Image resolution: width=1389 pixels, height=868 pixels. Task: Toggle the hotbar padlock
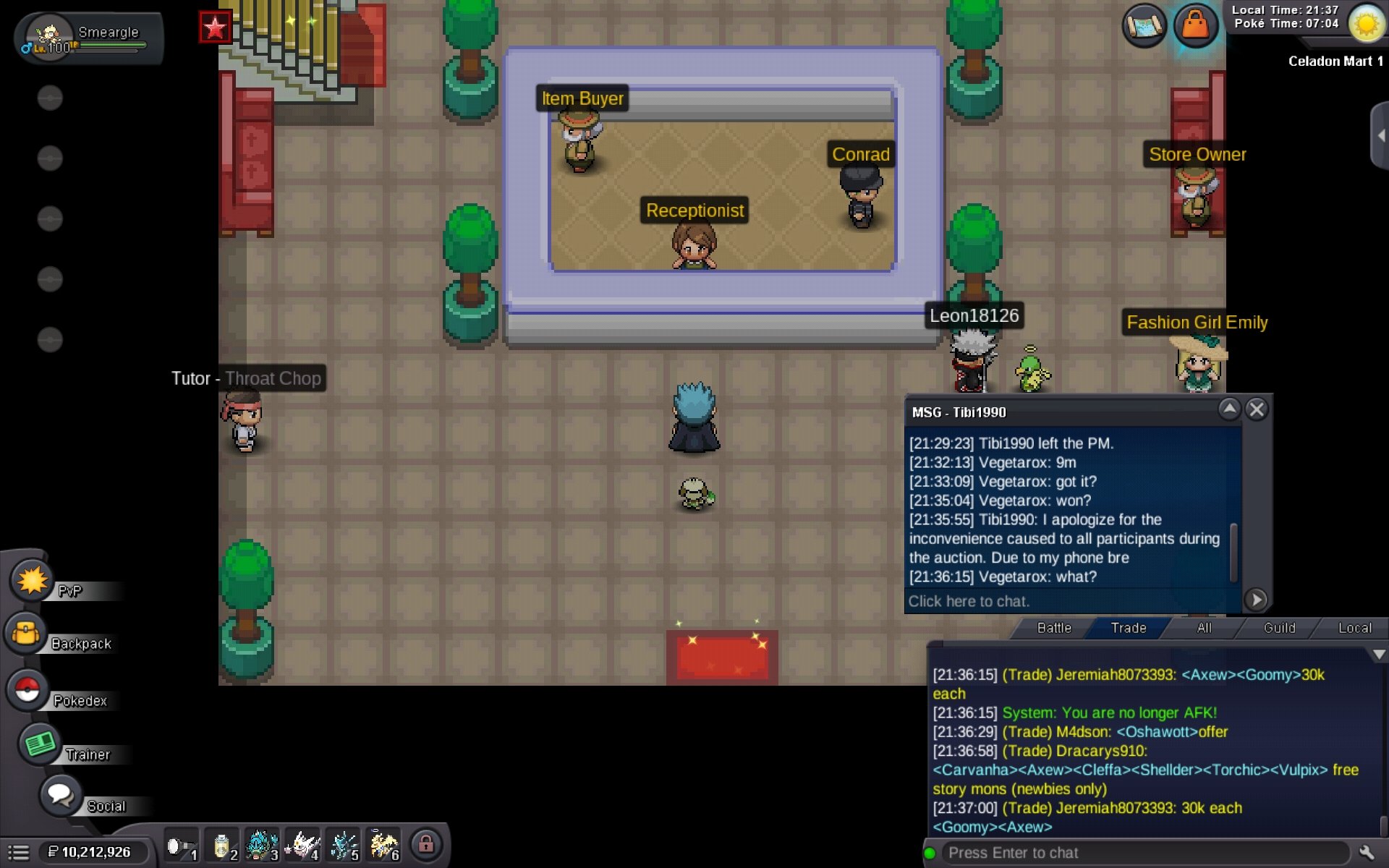click(x=426, y=844)
